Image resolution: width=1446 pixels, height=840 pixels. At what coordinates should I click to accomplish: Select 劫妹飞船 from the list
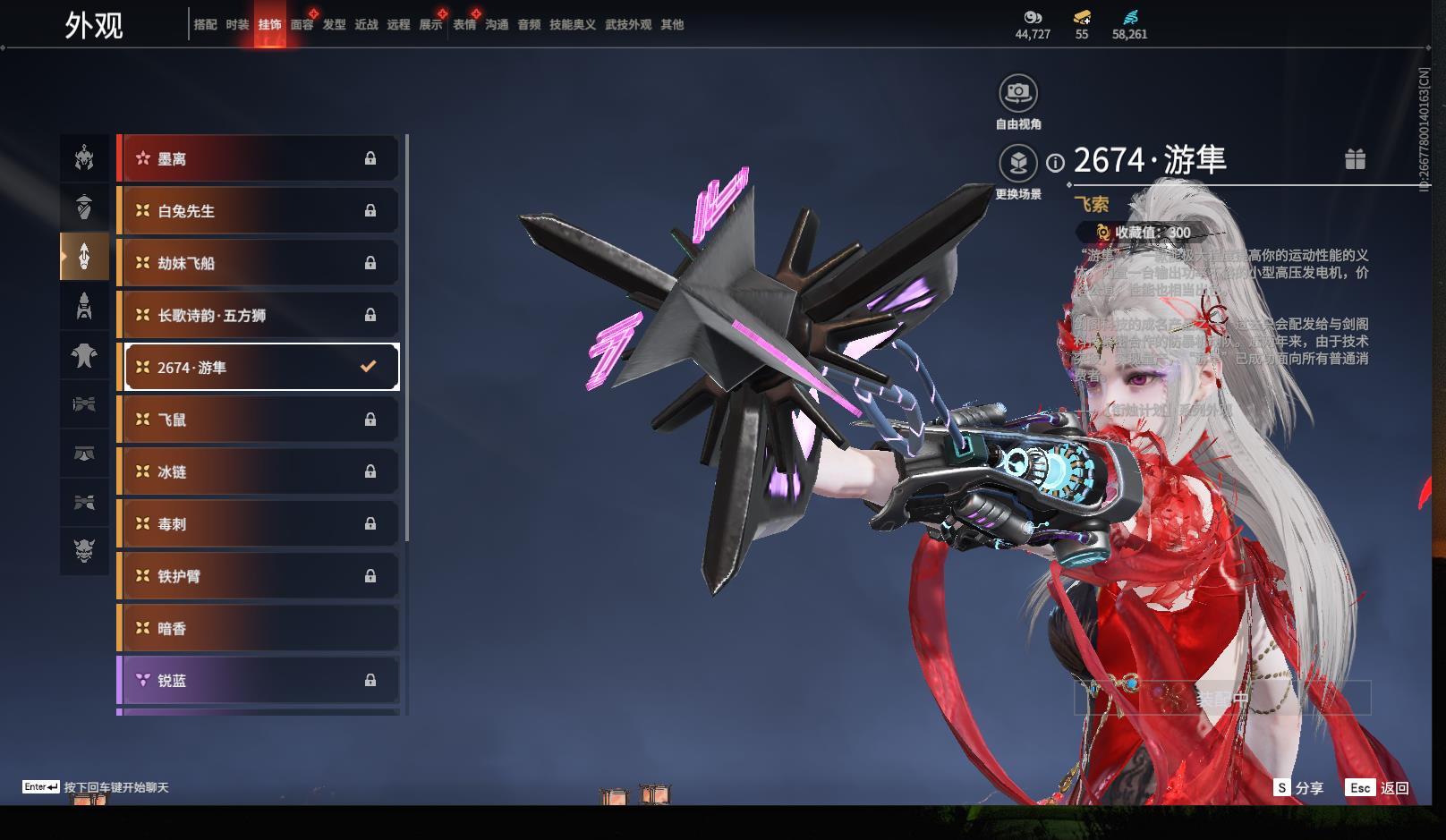click(x=258, y=263)
